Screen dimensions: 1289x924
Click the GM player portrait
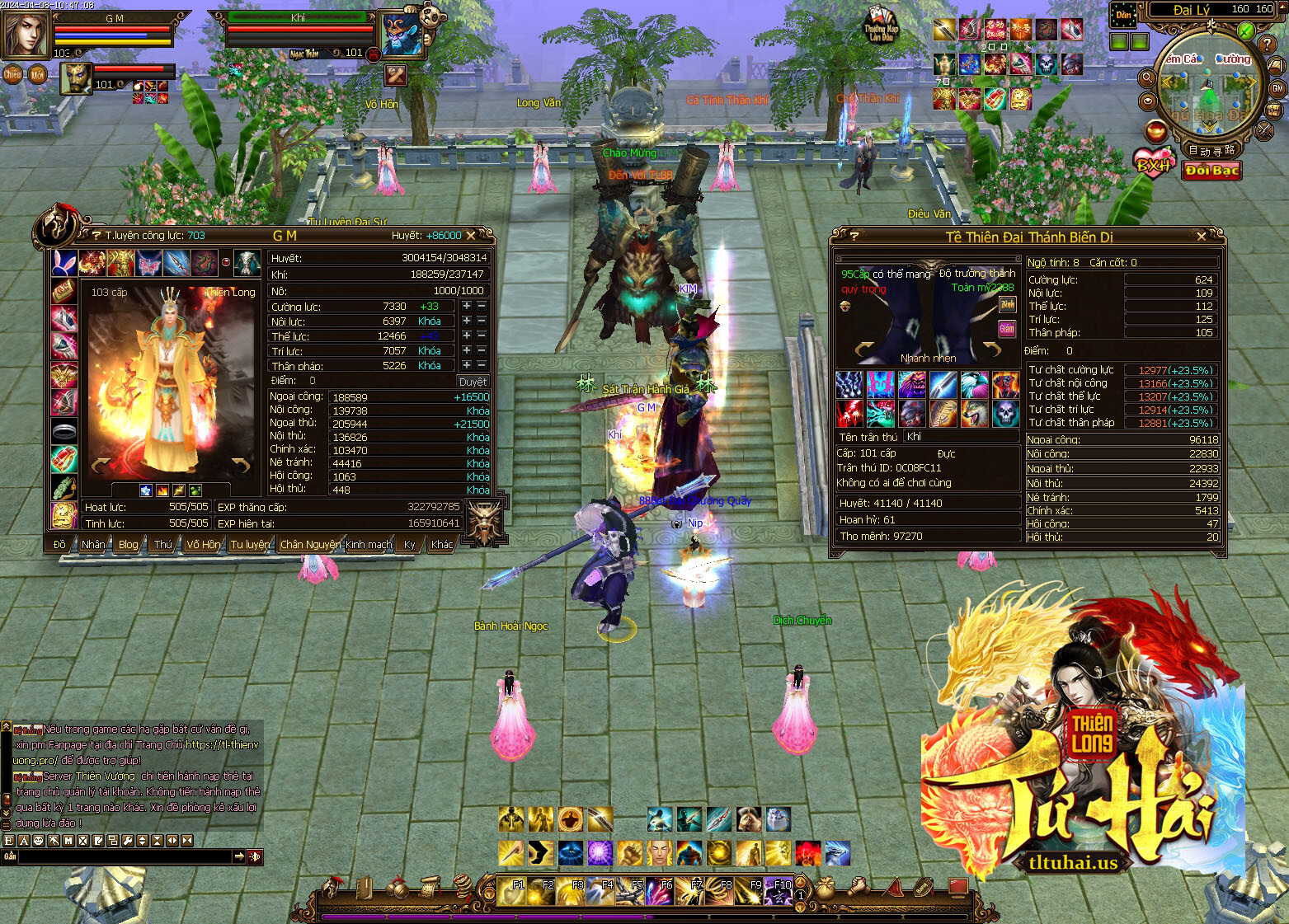click(25, 33)
